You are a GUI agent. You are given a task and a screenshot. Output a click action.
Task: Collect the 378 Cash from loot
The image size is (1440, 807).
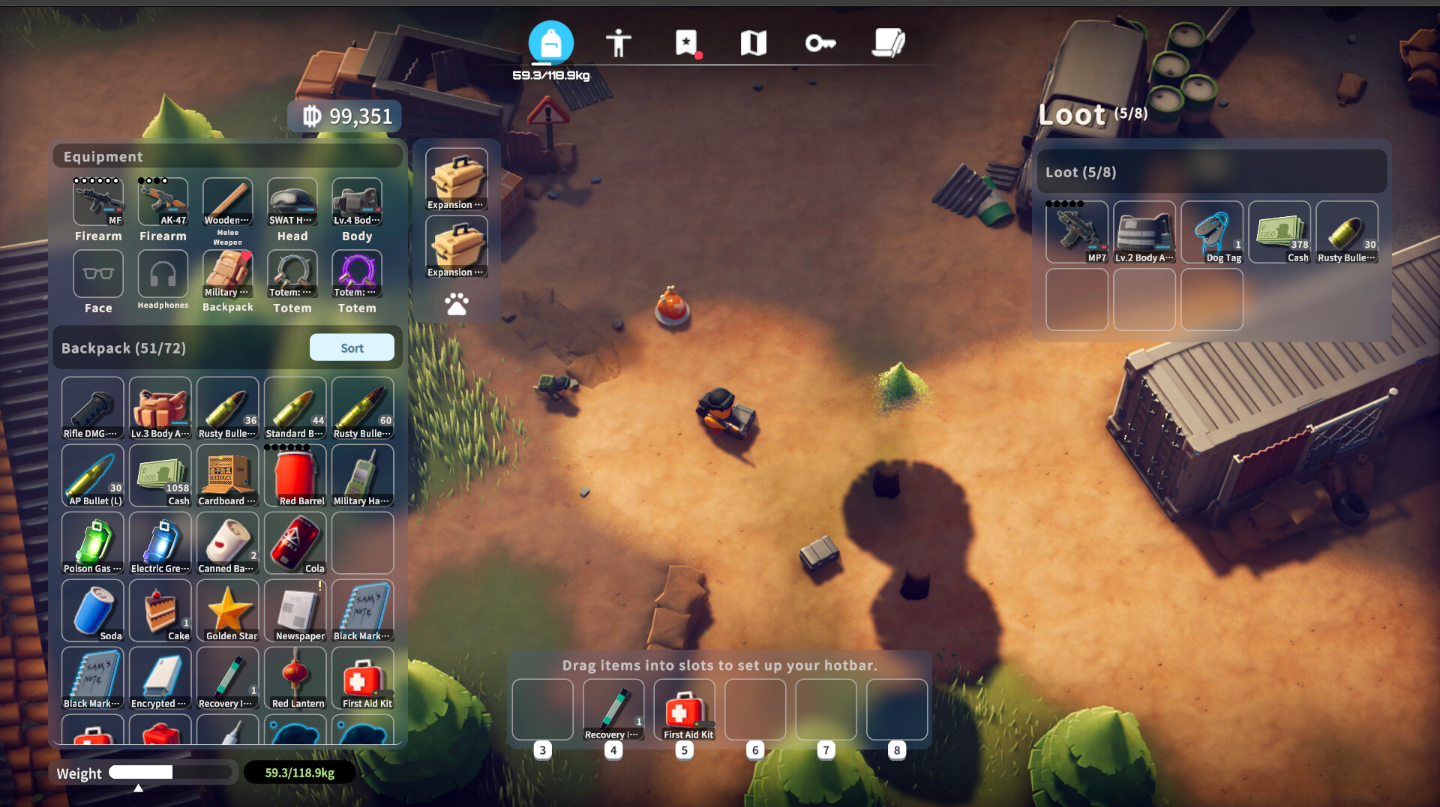[1279, 232]
